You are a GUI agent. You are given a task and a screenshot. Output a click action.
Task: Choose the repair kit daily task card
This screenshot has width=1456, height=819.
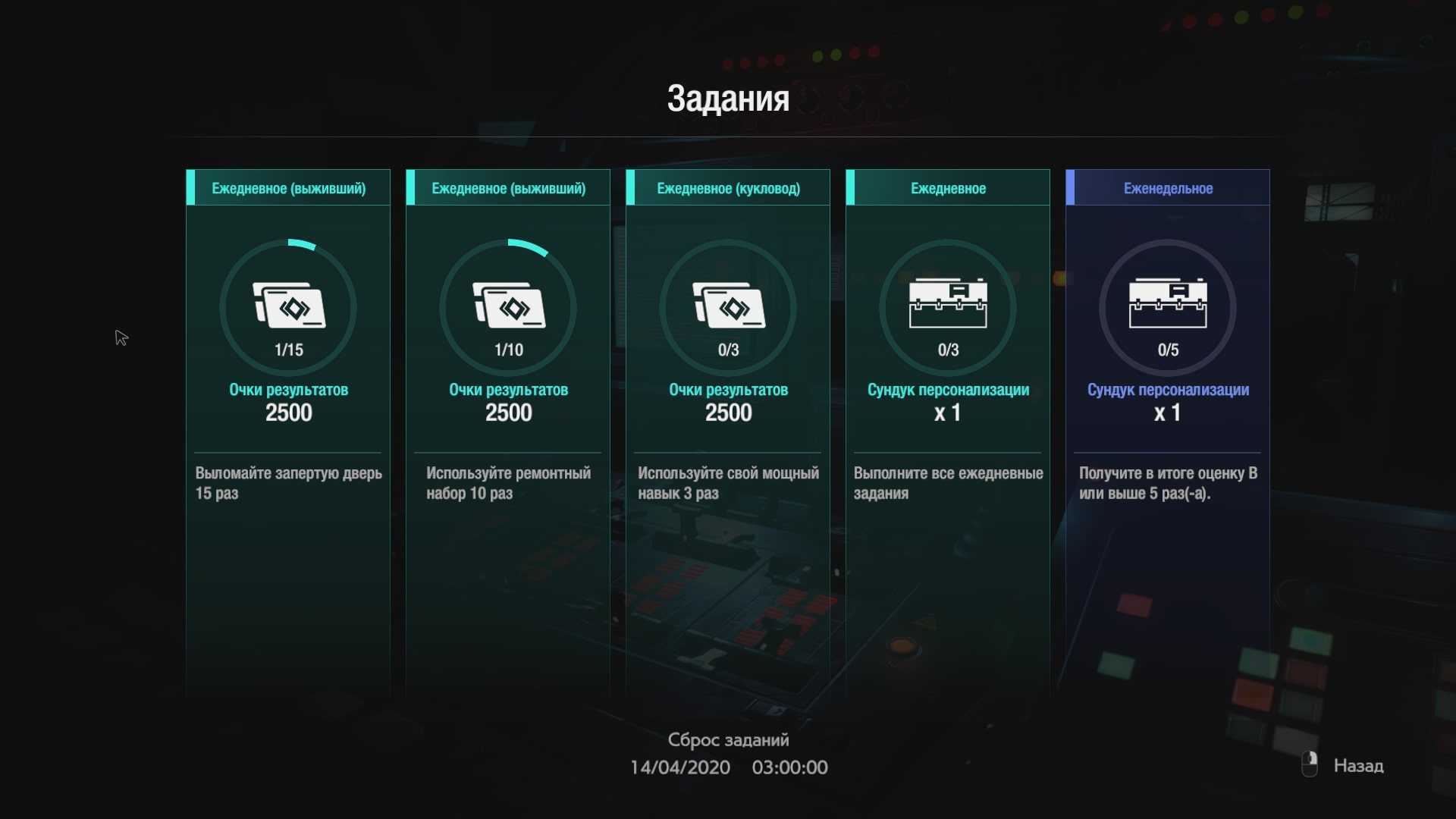point(508,379)
